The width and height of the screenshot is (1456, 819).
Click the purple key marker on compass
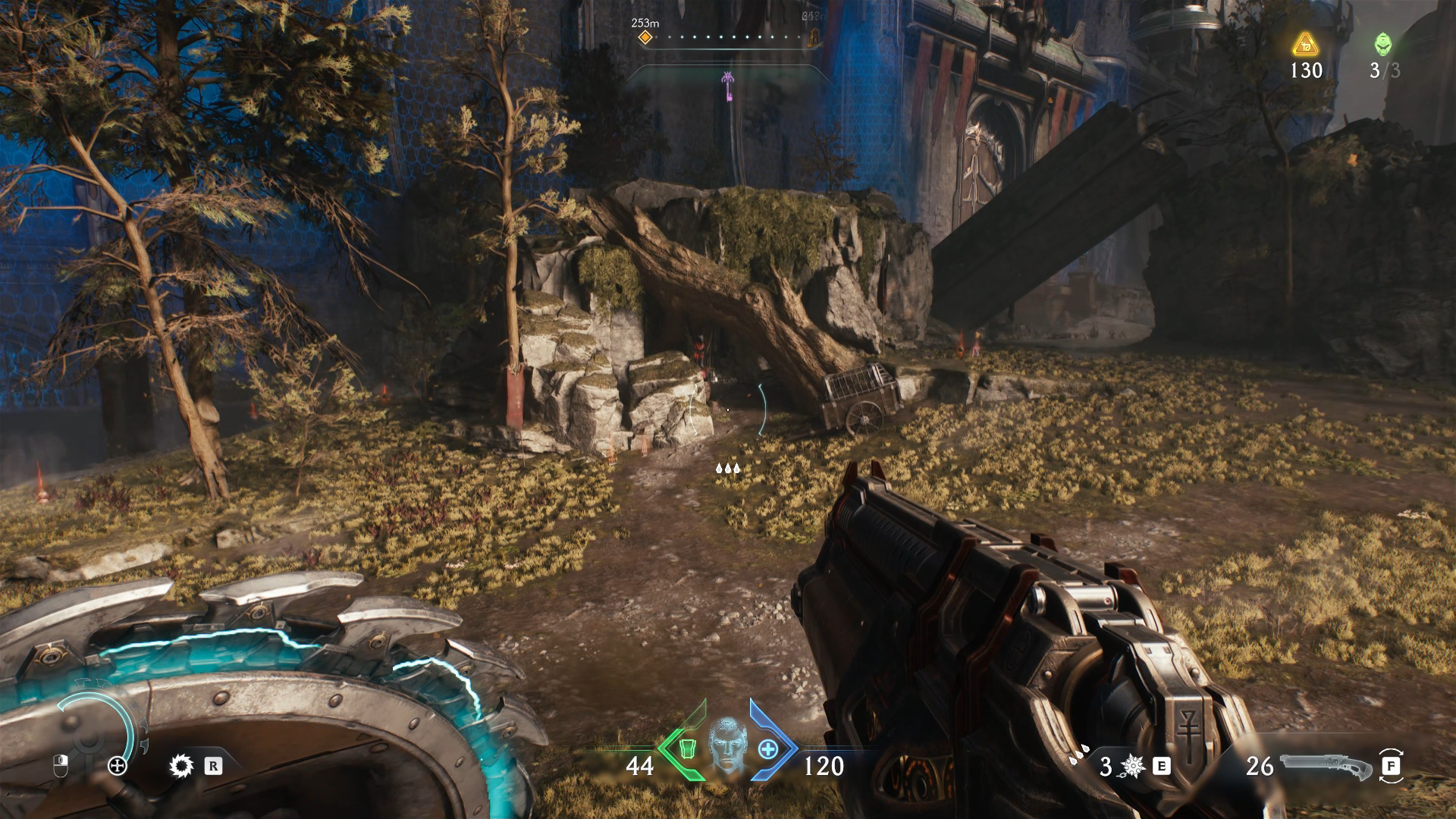click(728, 86)
